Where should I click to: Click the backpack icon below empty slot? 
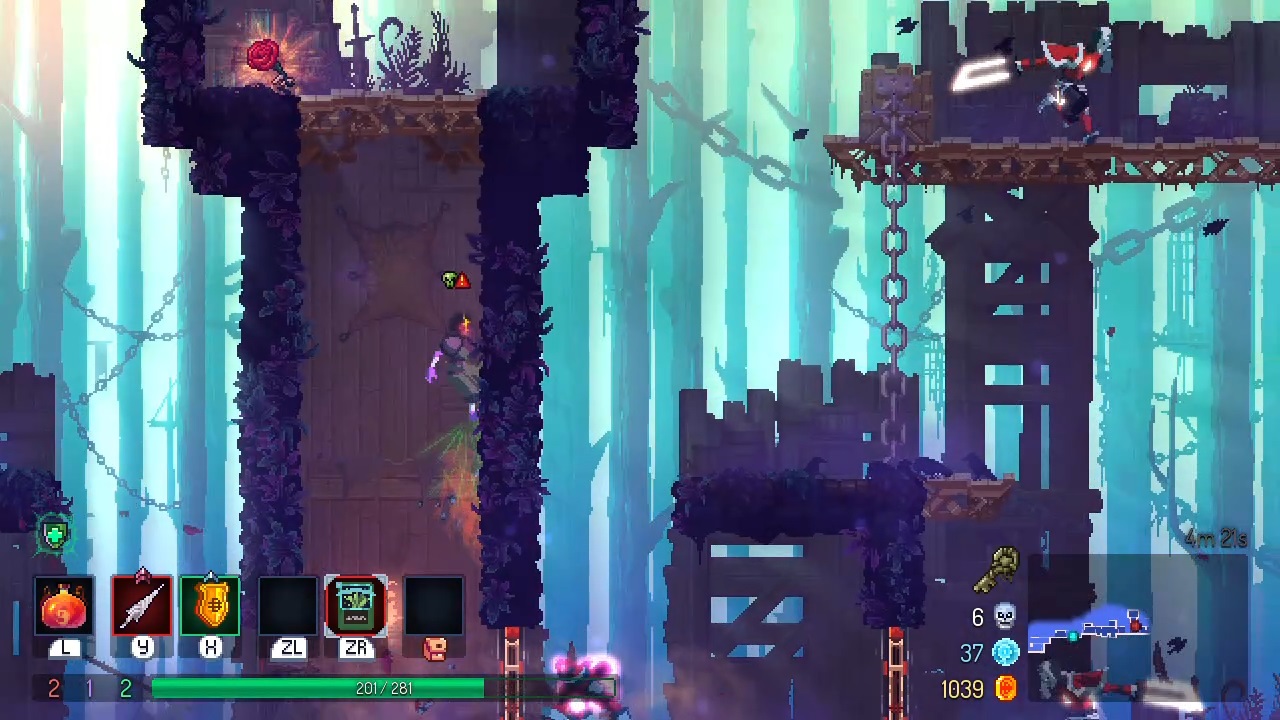pyautogui.click(x=434, y=649)
